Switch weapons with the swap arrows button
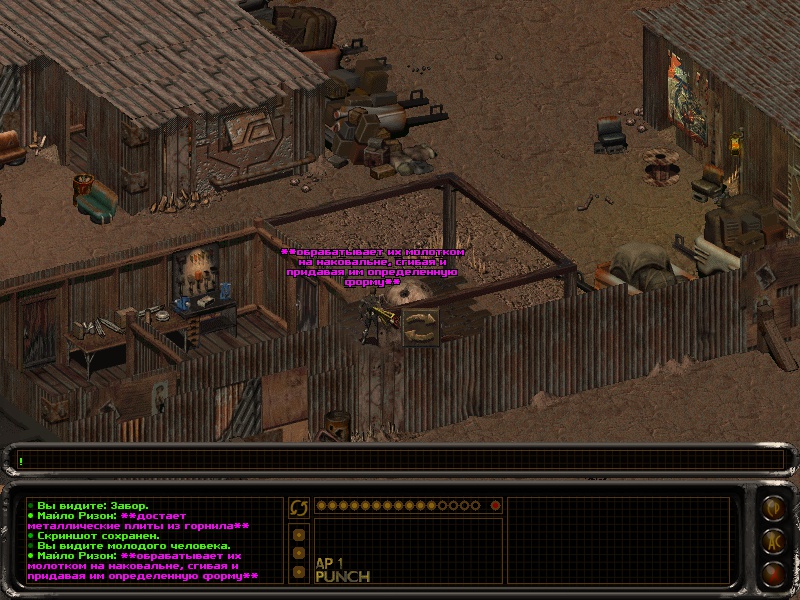This screenshot has height=600, width=800. (298, 508)
